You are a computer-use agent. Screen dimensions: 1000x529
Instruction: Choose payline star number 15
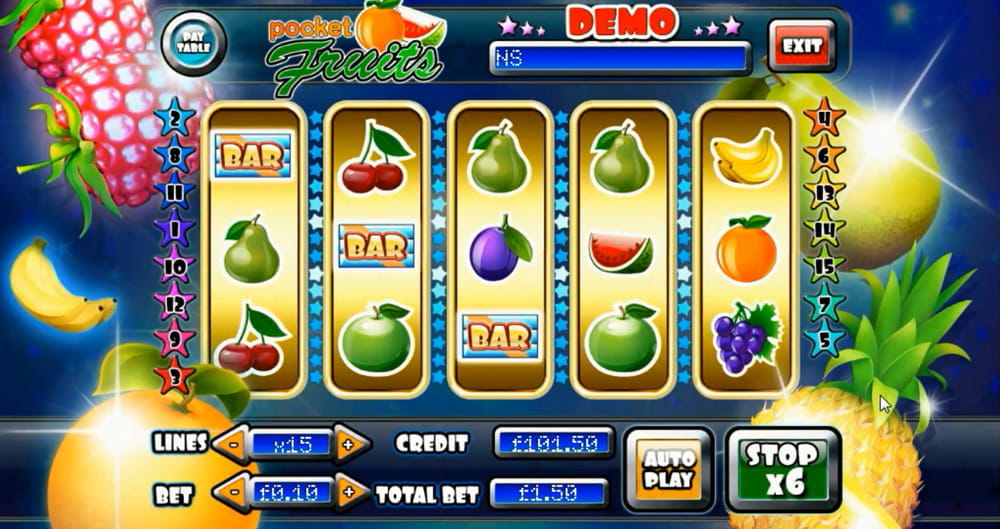coord(825,267)
